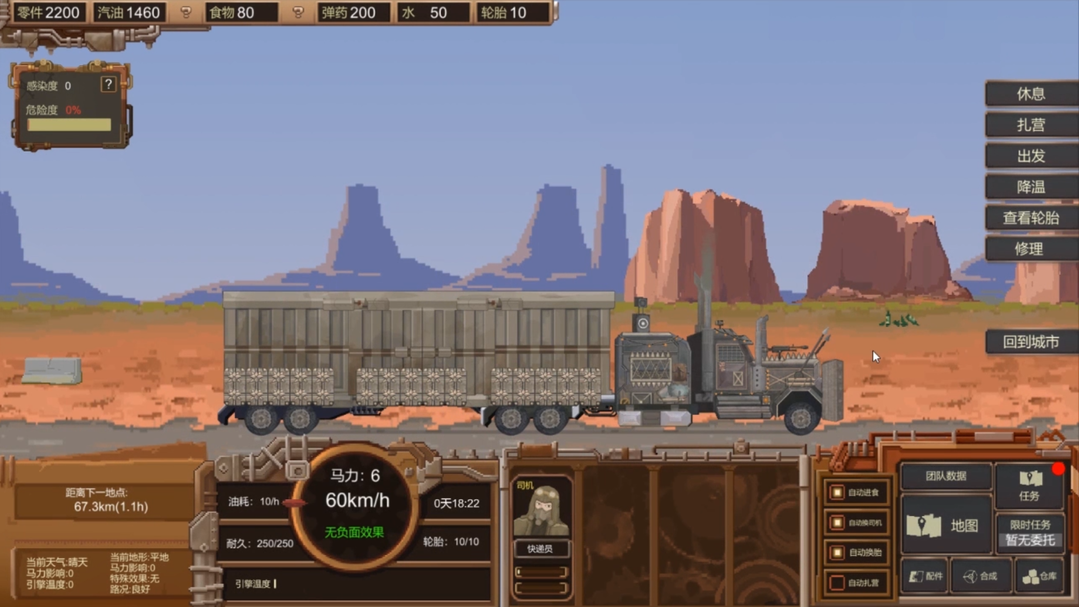Click 出发 to depart
The image size is (1079, 607).
tap(1030, 156)
